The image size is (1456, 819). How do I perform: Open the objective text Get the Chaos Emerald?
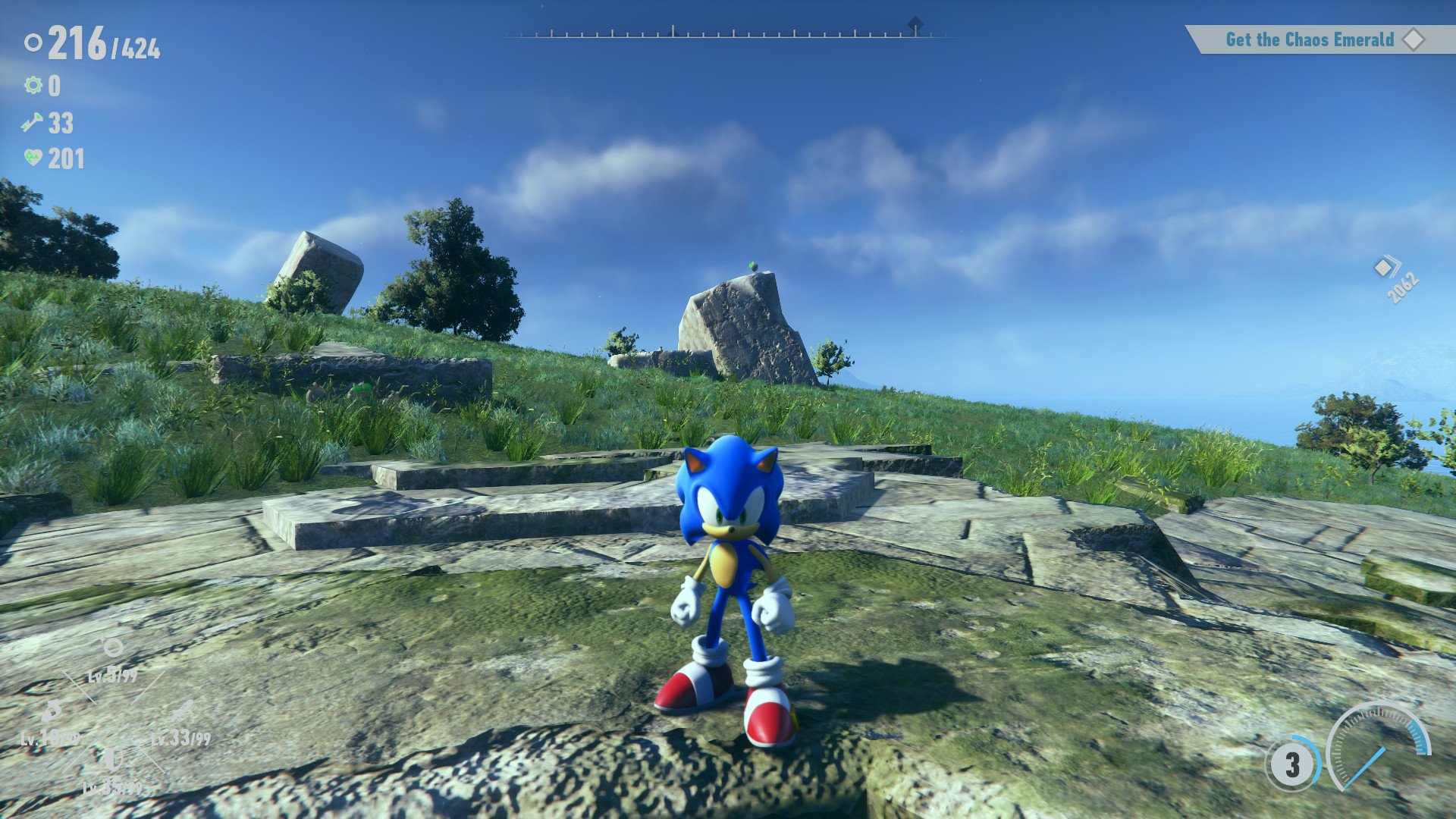tap(1310, 39)
